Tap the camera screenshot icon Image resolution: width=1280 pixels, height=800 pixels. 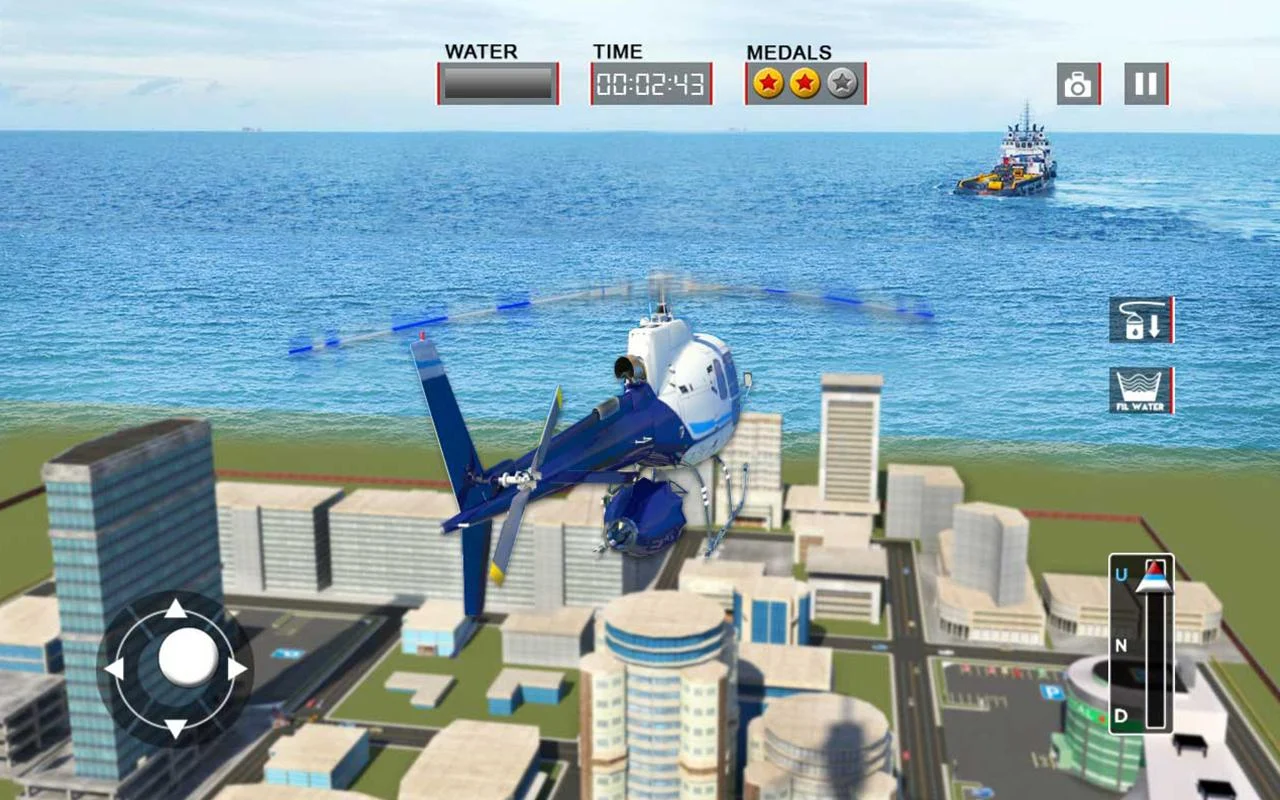click(1077, 82)
